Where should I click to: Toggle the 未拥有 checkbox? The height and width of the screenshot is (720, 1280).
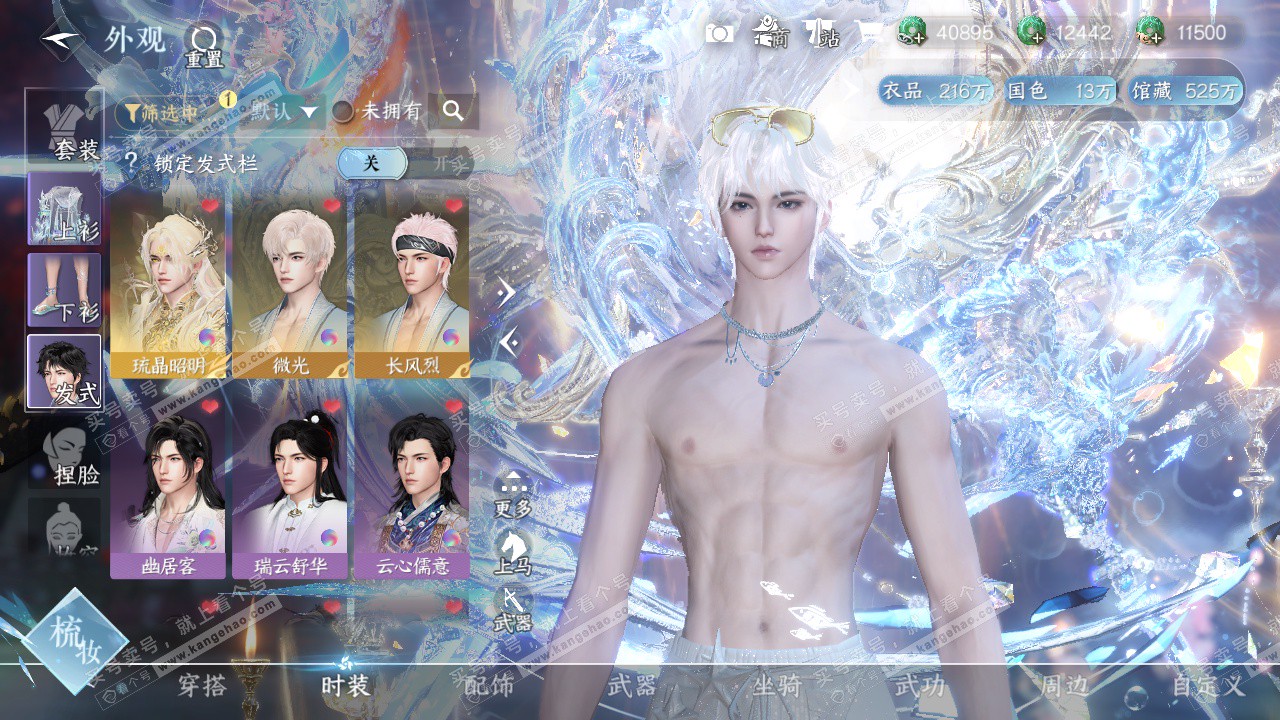click(x=343, y=111)
